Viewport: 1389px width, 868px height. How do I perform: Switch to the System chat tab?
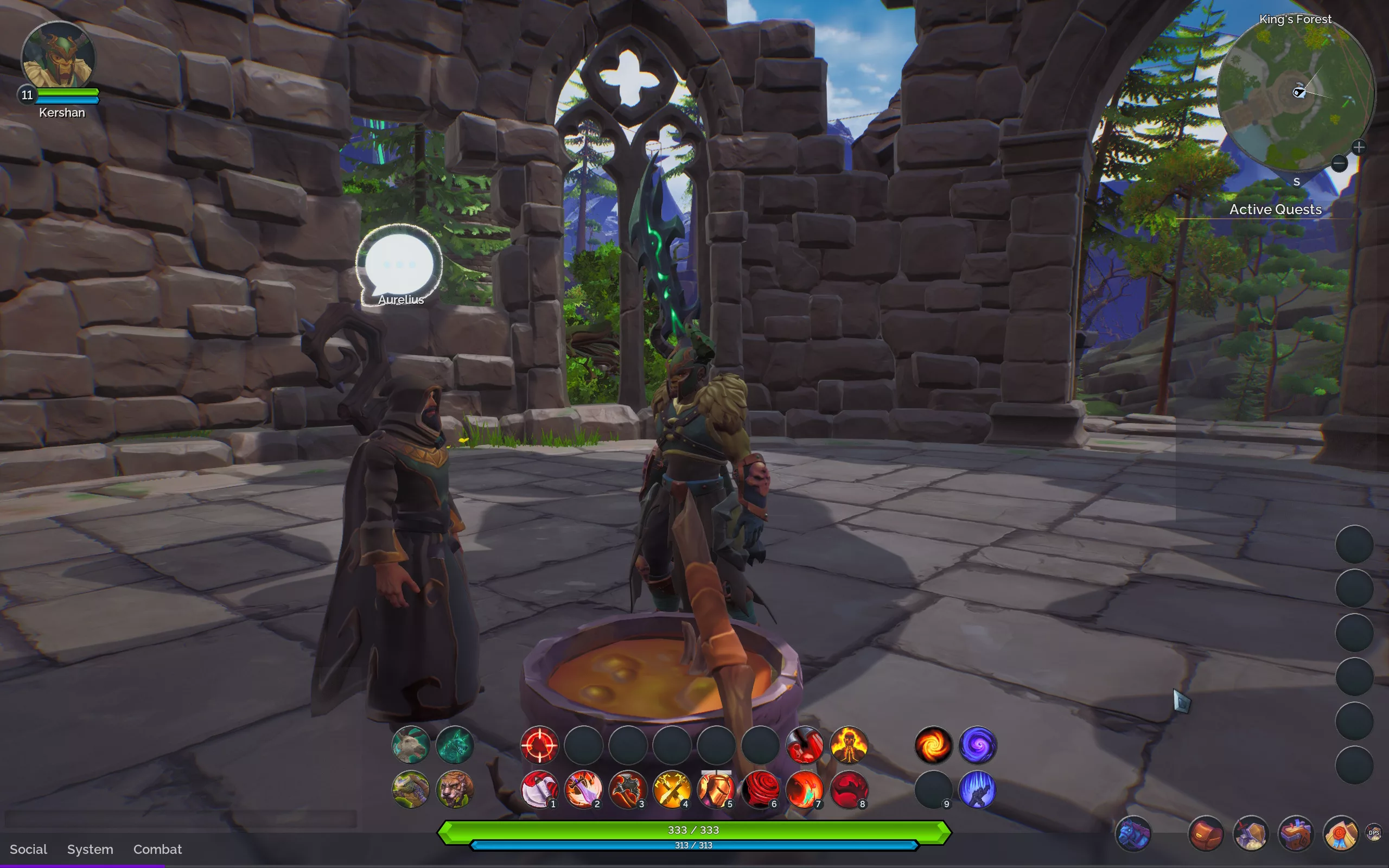pos(90,849)
